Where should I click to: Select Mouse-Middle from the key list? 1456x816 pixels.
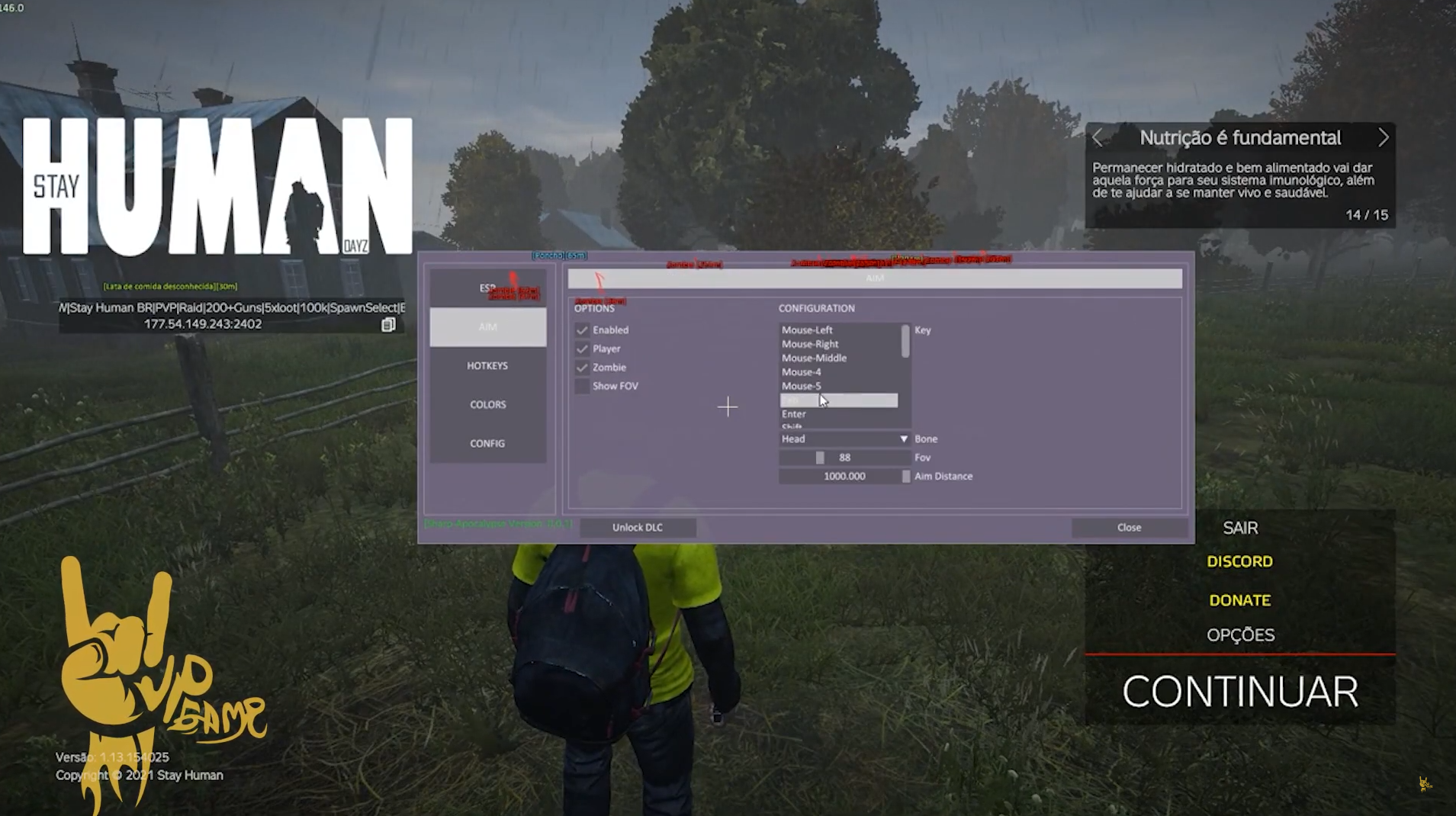tap(814, 358)
